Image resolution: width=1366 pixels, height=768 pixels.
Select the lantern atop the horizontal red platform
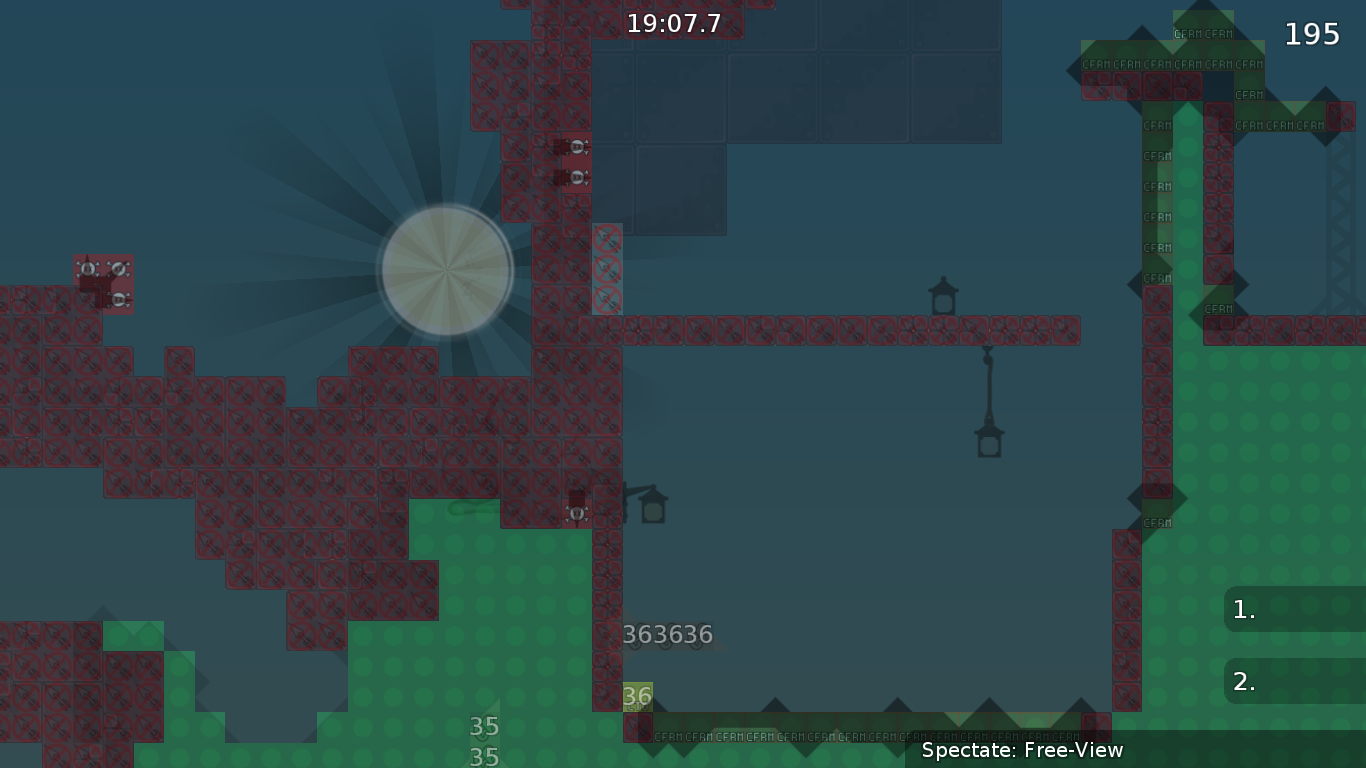[x=944, y=295]
